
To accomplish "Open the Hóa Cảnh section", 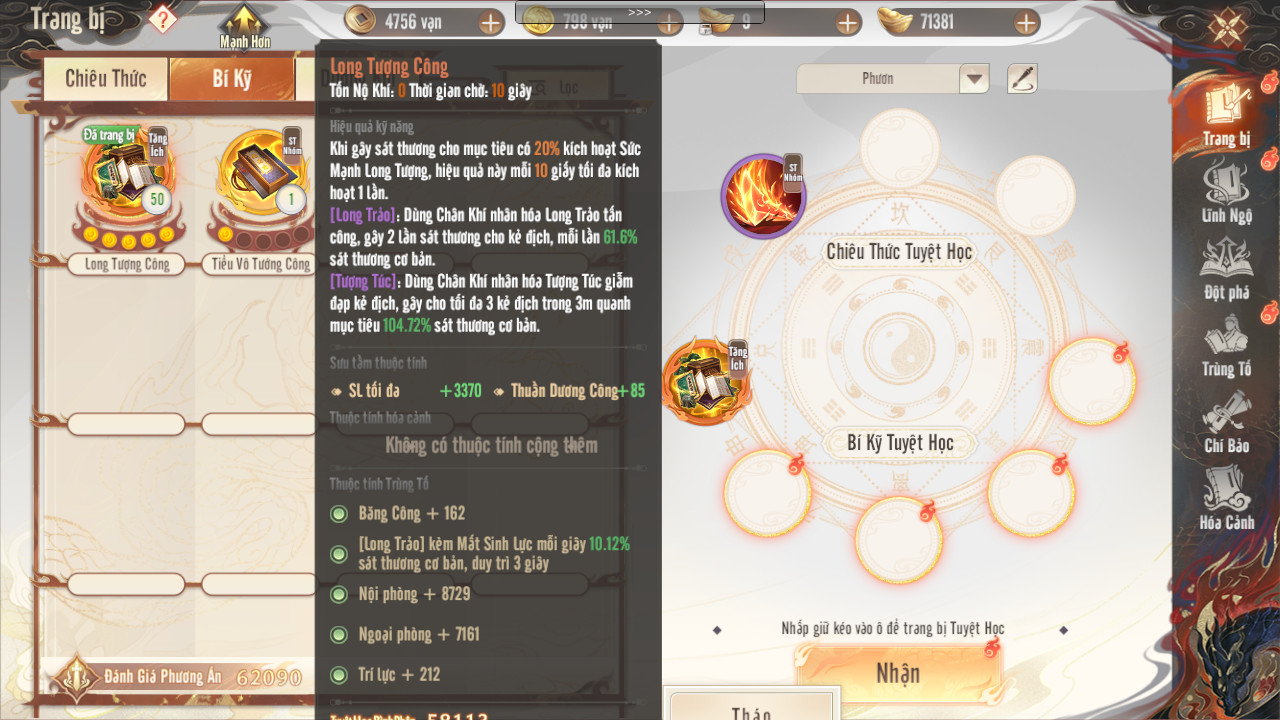I will 1226,500.
